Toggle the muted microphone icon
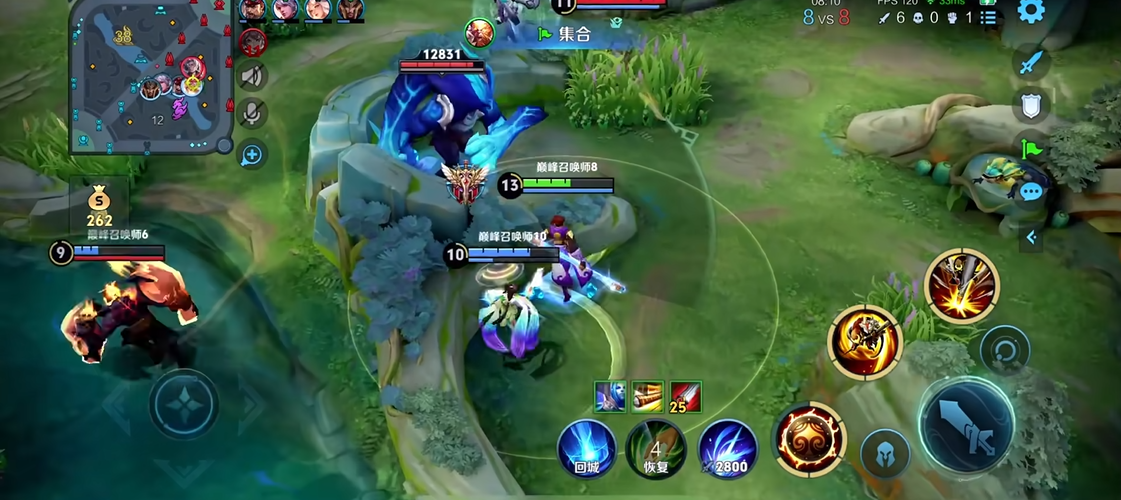Image resolution: width=1121 pixels, height=500 pixels. [x=253, y=115]
